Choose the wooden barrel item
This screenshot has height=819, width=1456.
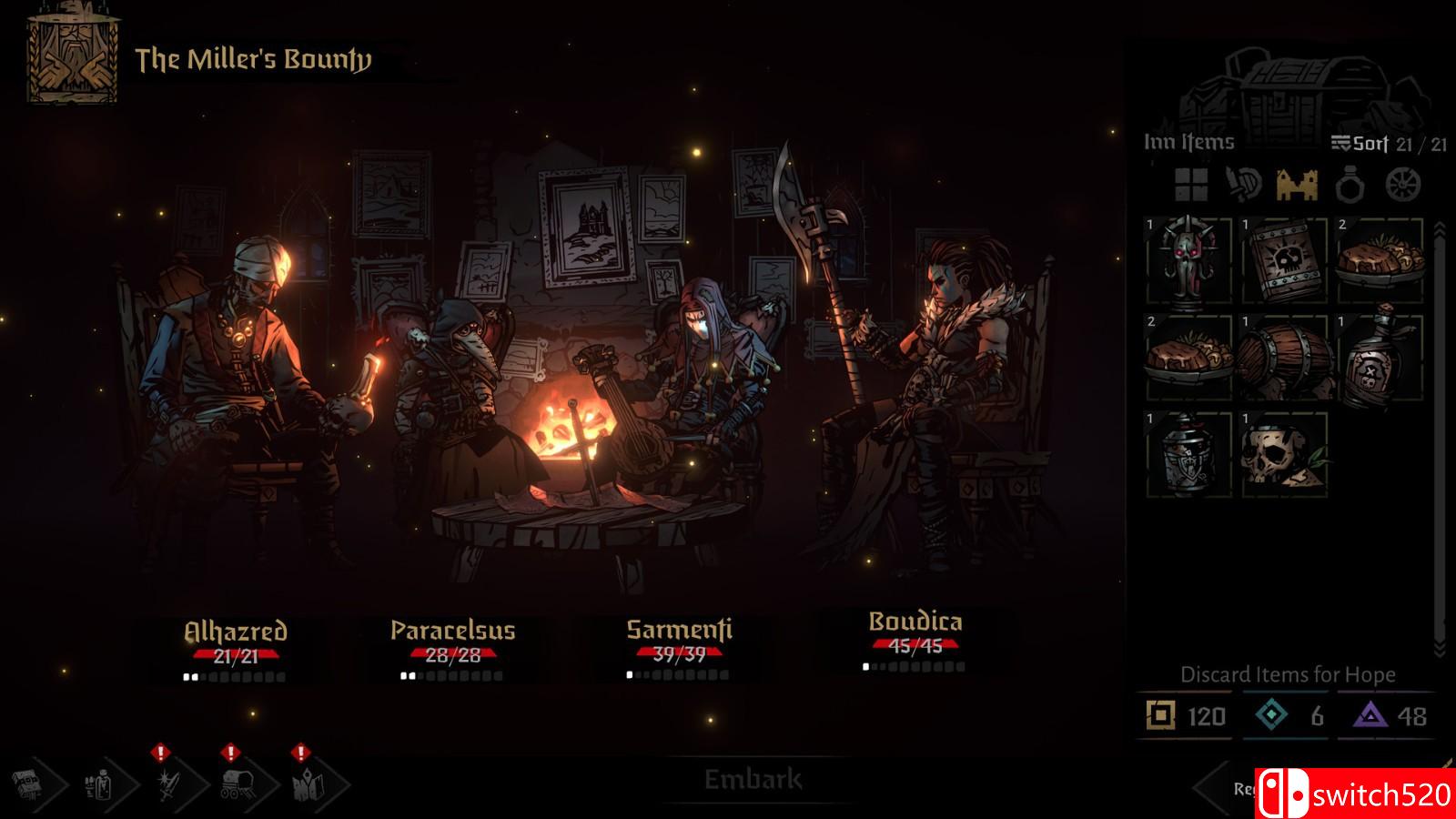1284,358
